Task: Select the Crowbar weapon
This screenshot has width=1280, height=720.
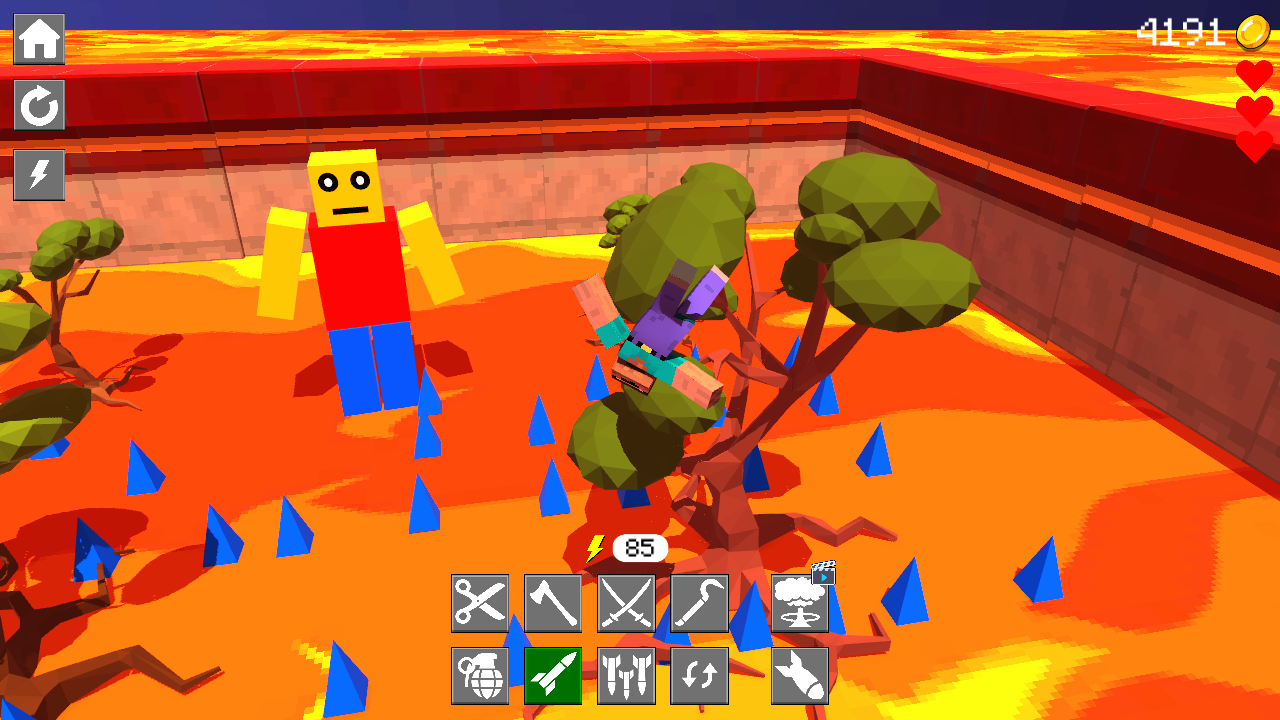Action: click(x=701, y=603)
